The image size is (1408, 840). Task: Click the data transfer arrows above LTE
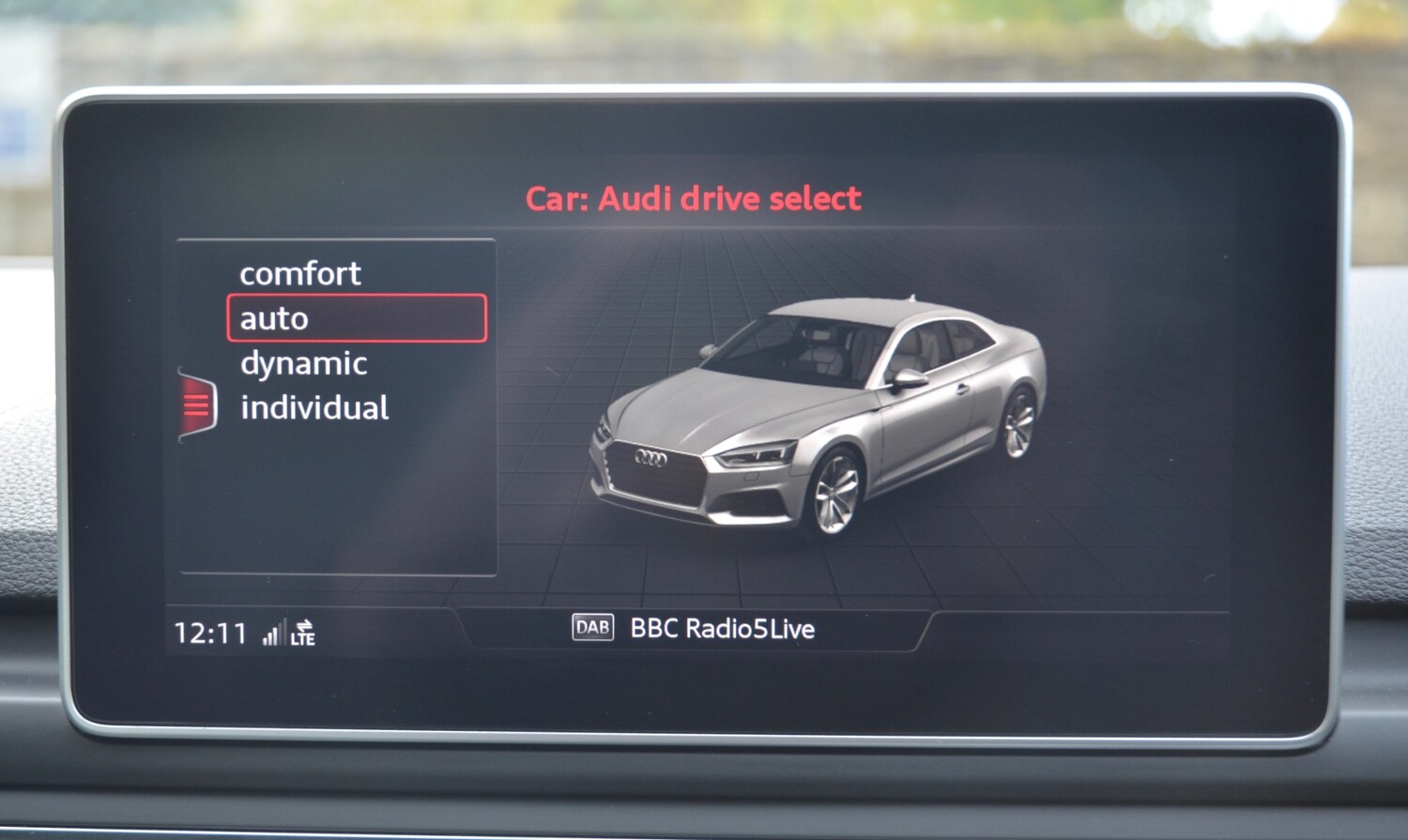[x=305, y=621]
